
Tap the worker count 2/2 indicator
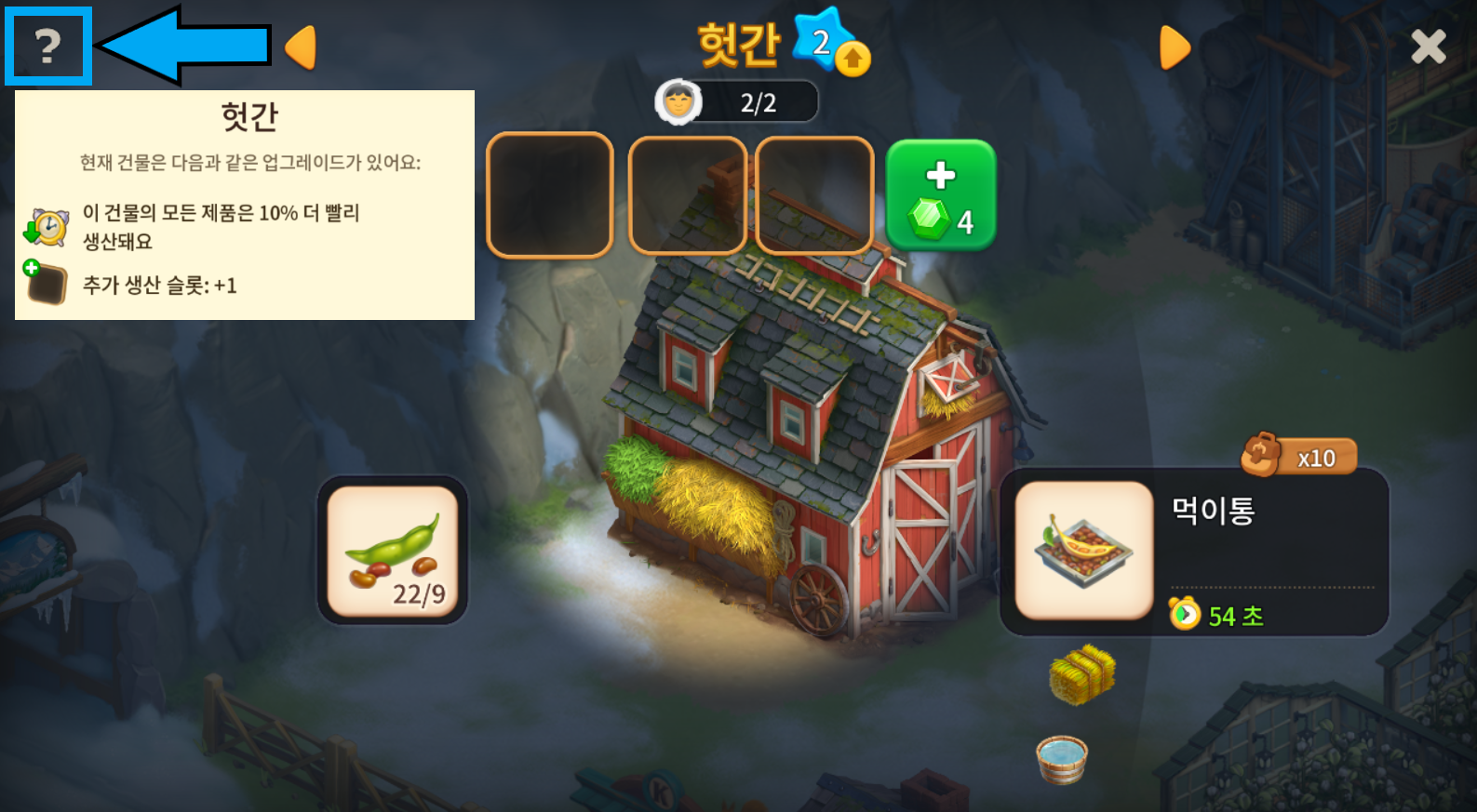pos(736,102)
